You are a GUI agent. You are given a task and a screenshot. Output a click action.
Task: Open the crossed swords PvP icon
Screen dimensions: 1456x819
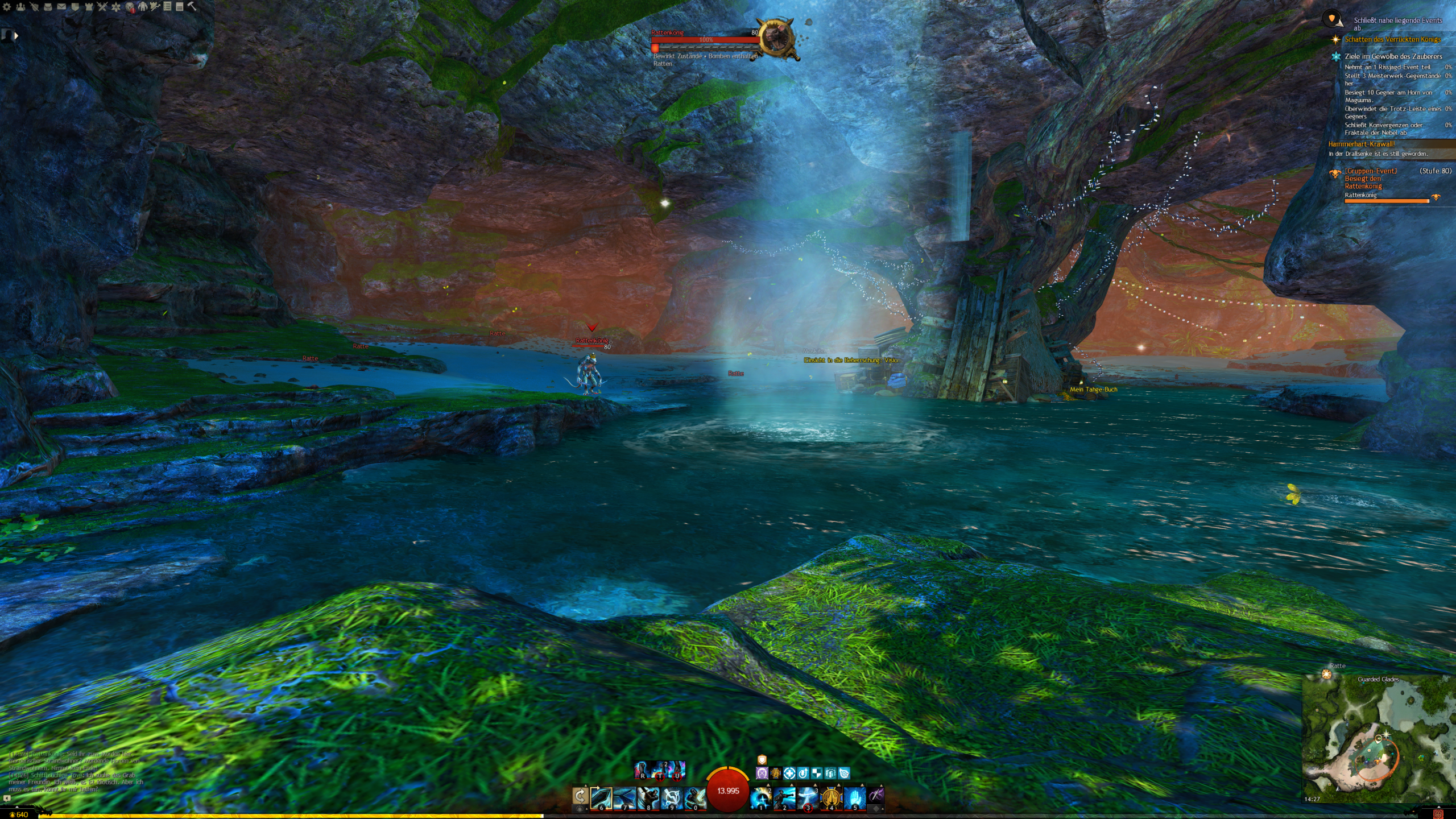pyautogui.click(x=102, y=7)
